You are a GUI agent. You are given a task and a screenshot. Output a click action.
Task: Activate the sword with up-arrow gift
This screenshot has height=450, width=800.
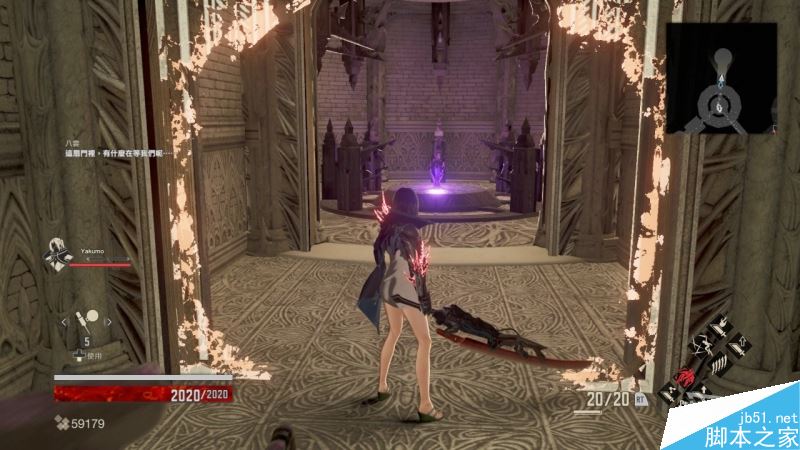coord(738,346)
